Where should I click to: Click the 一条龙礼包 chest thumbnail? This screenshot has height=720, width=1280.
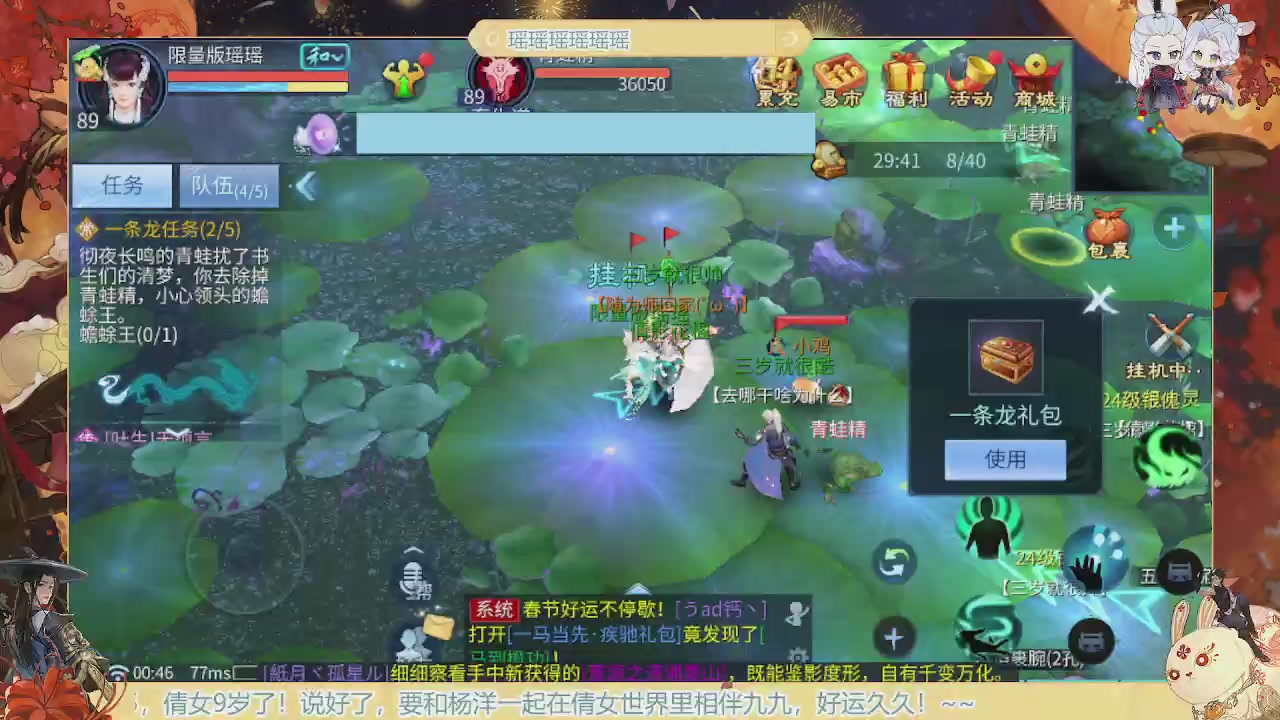(1005, 356)
